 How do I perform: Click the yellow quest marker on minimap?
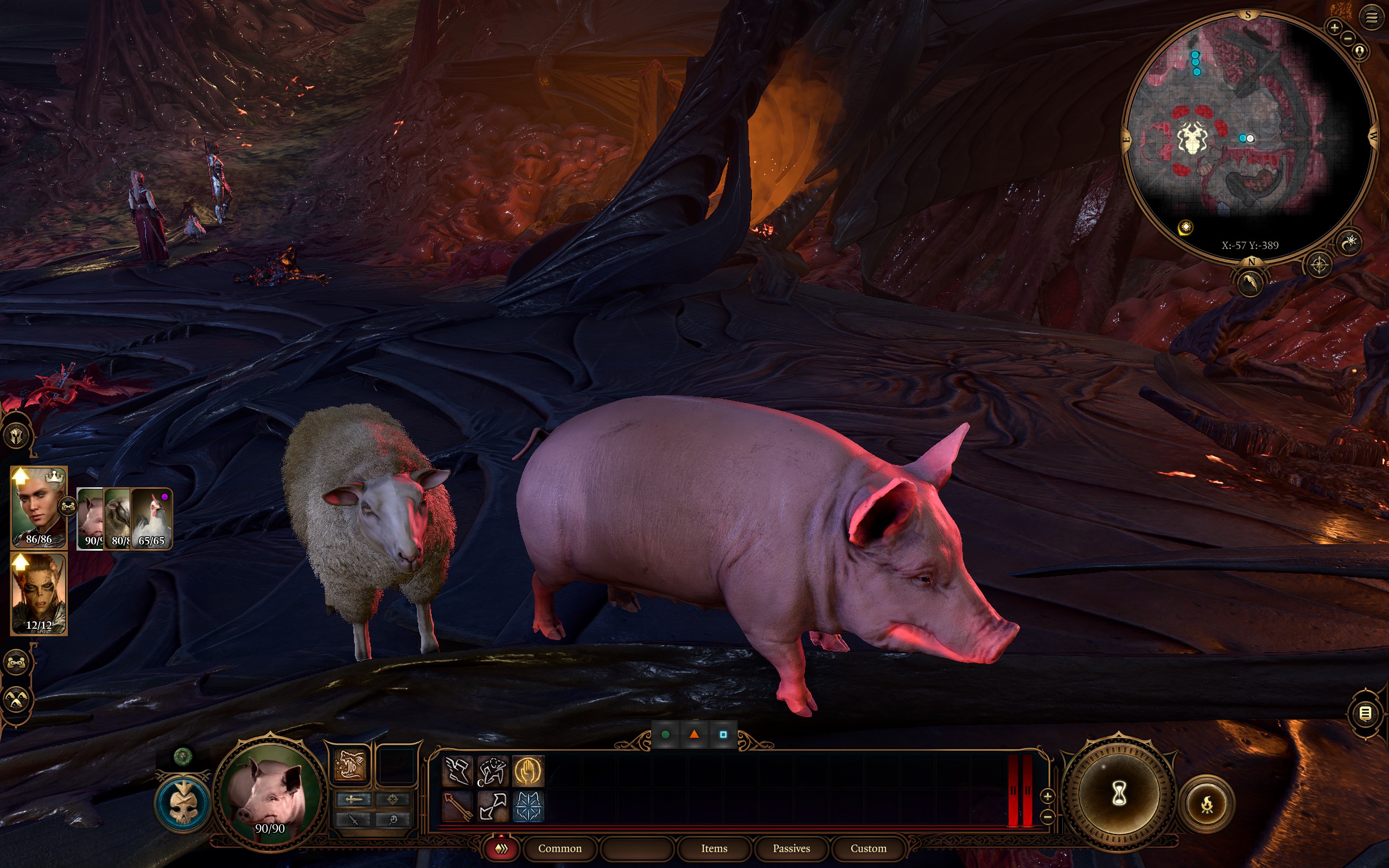tap(1186, 227)
